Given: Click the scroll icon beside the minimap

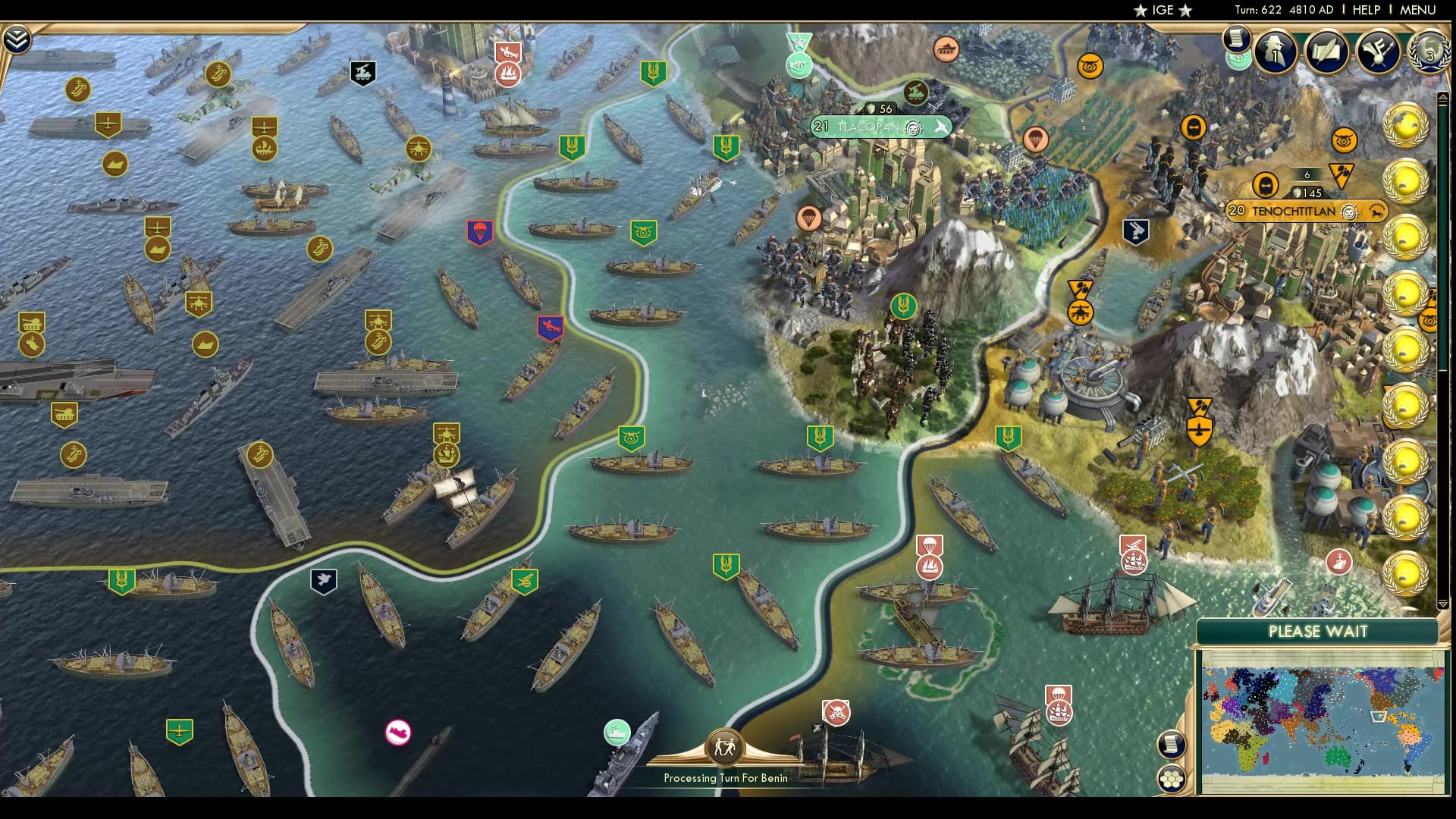Looking at the screenshot, I should tap(1170, 745).
